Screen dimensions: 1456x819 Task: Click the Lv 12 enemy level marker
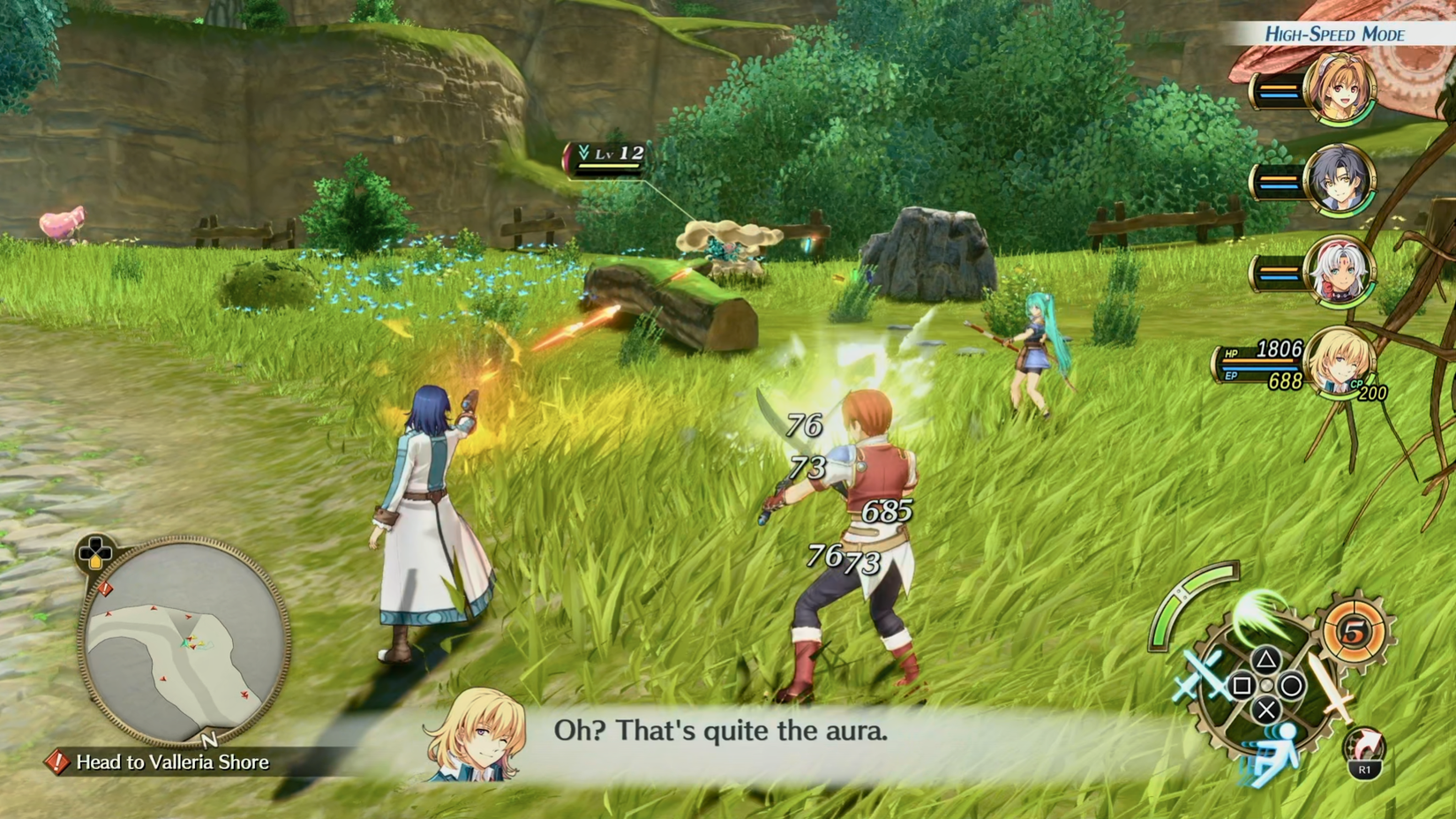606,153
